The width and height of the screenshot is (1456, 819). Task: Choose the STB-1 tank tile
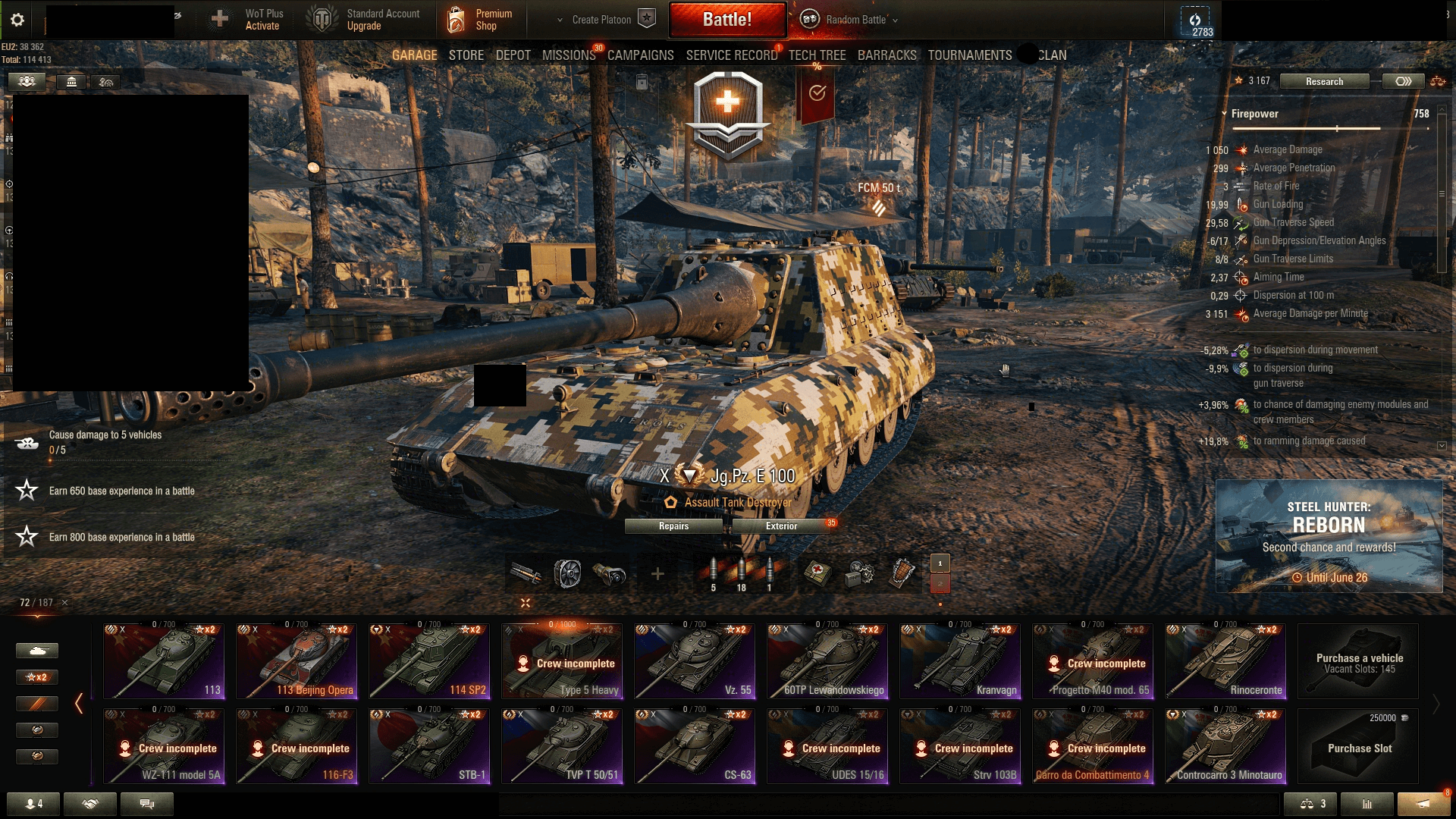pos(430,746)
